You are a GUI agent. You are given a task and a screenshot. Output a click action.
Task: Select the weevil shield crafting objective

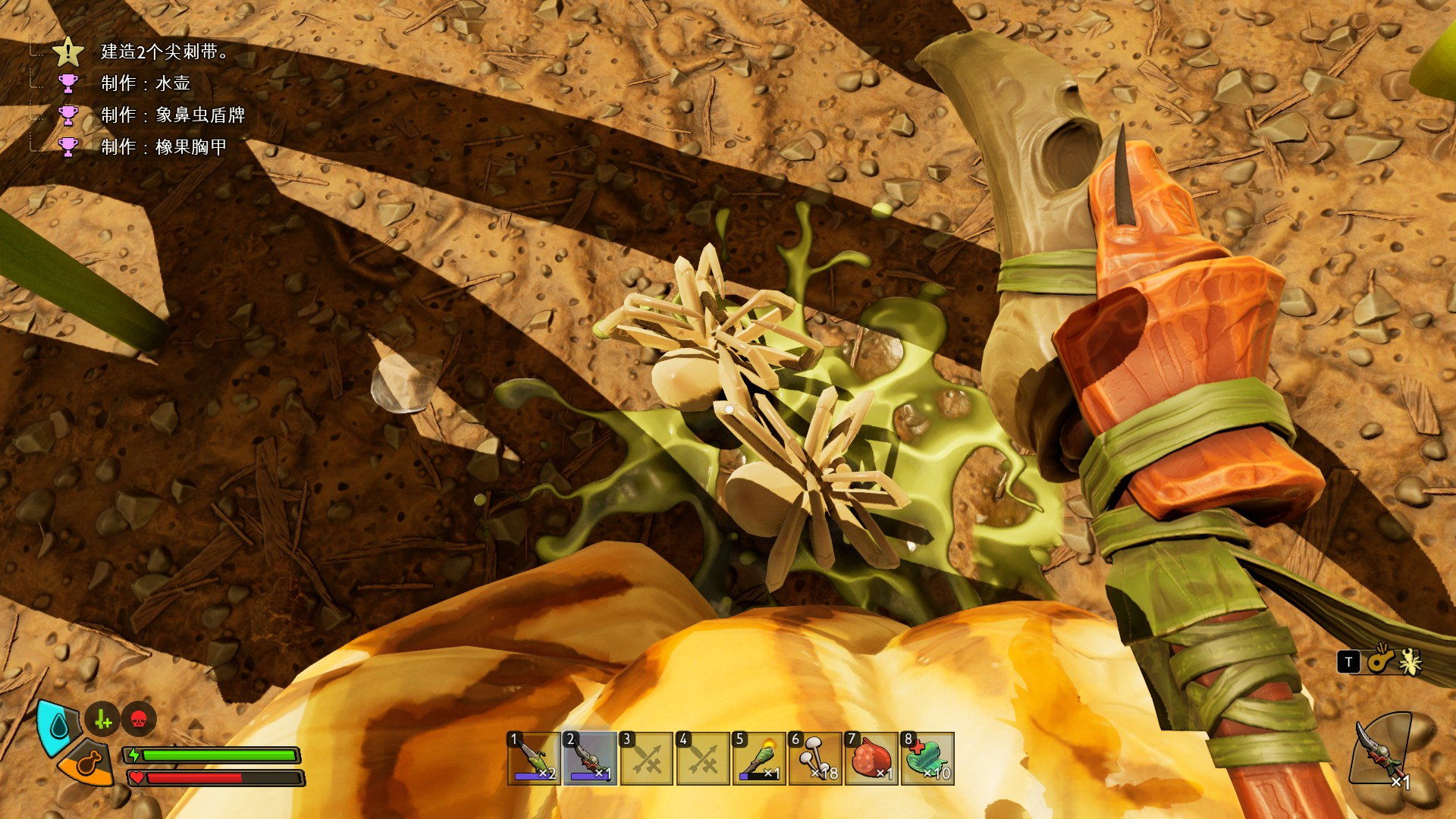pos(173,115)
